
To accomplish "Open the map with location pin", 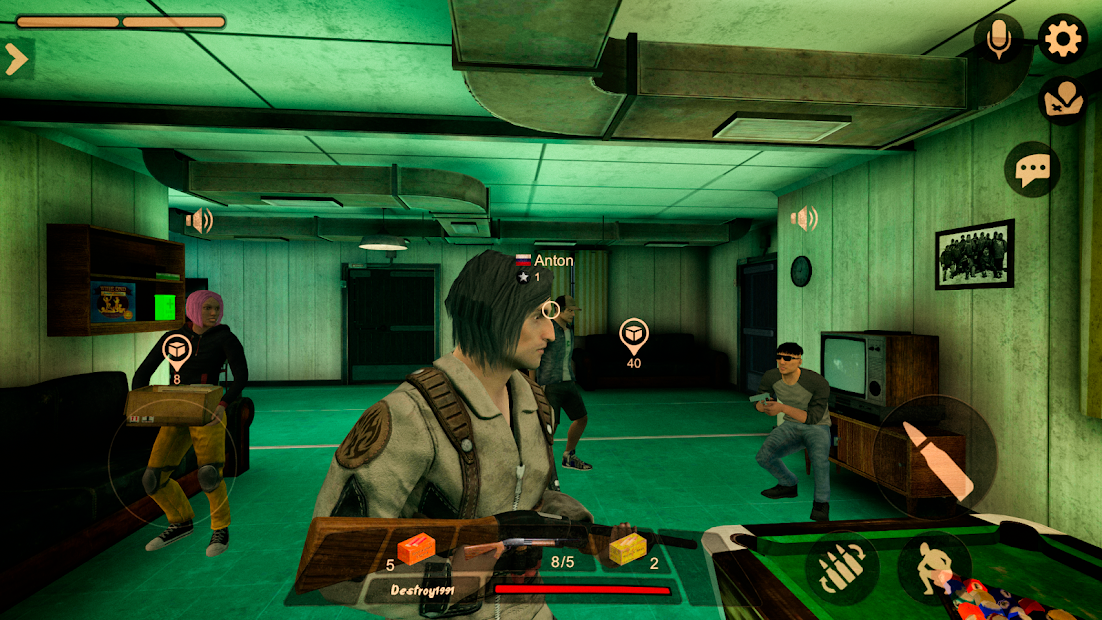I will pyautogui.click(x=1062, y=99).
